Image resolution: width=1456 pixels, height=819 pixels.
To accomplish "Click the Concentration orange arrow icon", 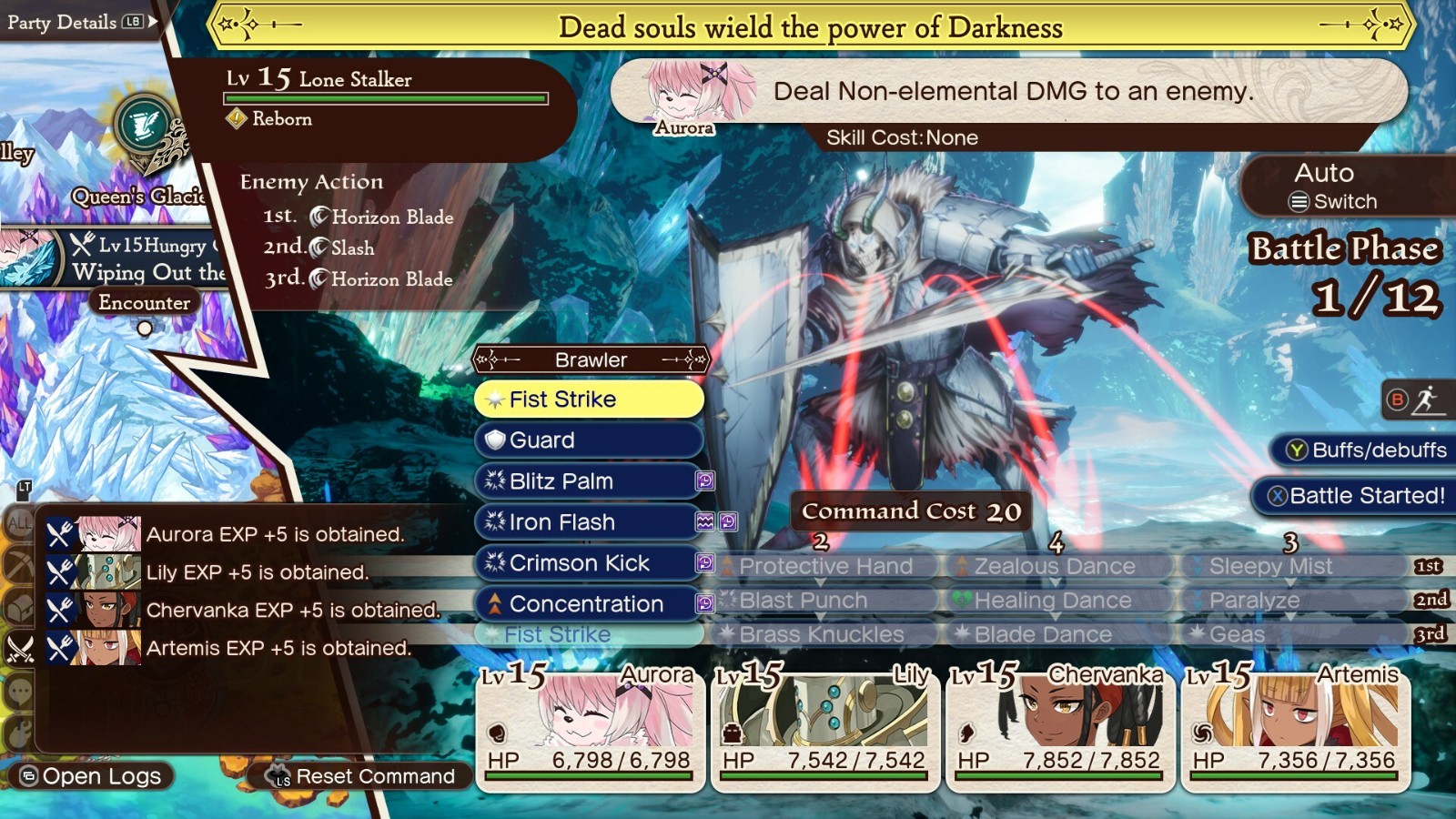I will pos(494,603).
